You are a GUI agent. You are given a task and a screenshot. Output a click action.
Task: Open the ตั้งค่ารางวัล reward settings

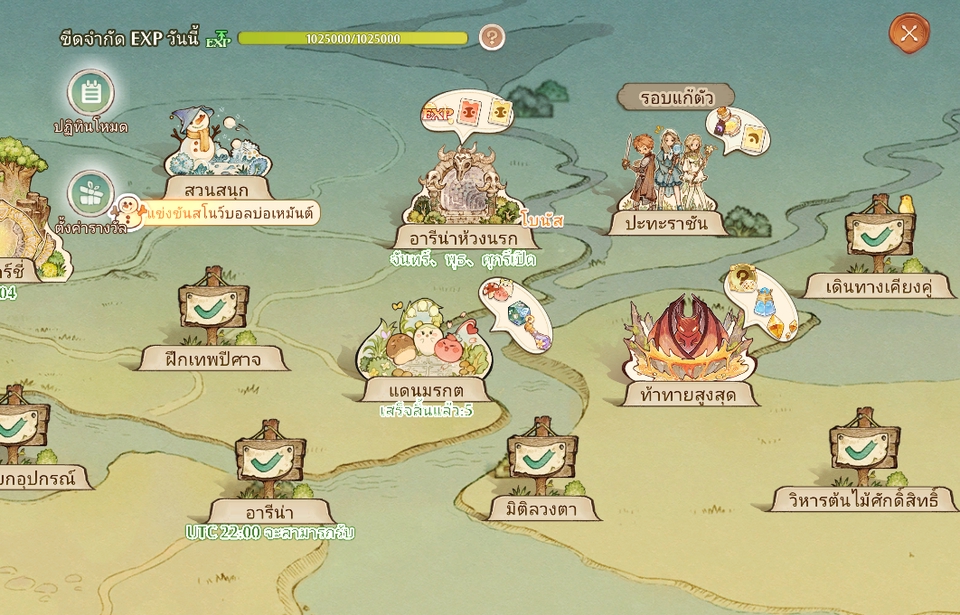91,196
